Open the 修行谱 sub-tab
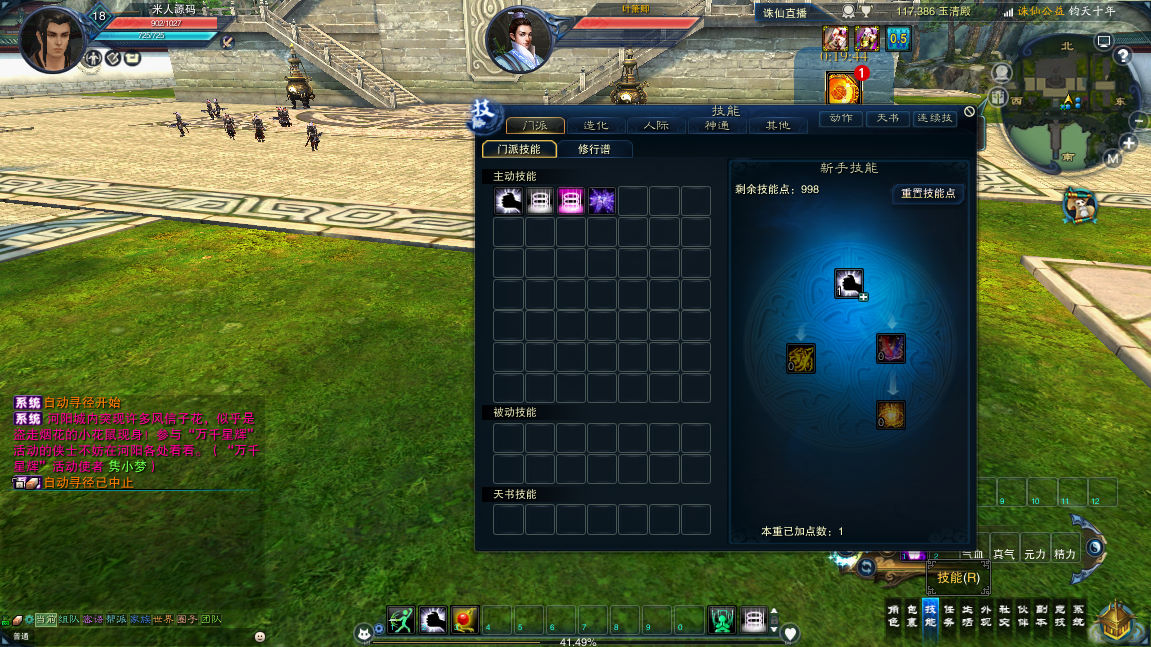The width and height of the screenshot is (1151, 647). click(593, 149)
